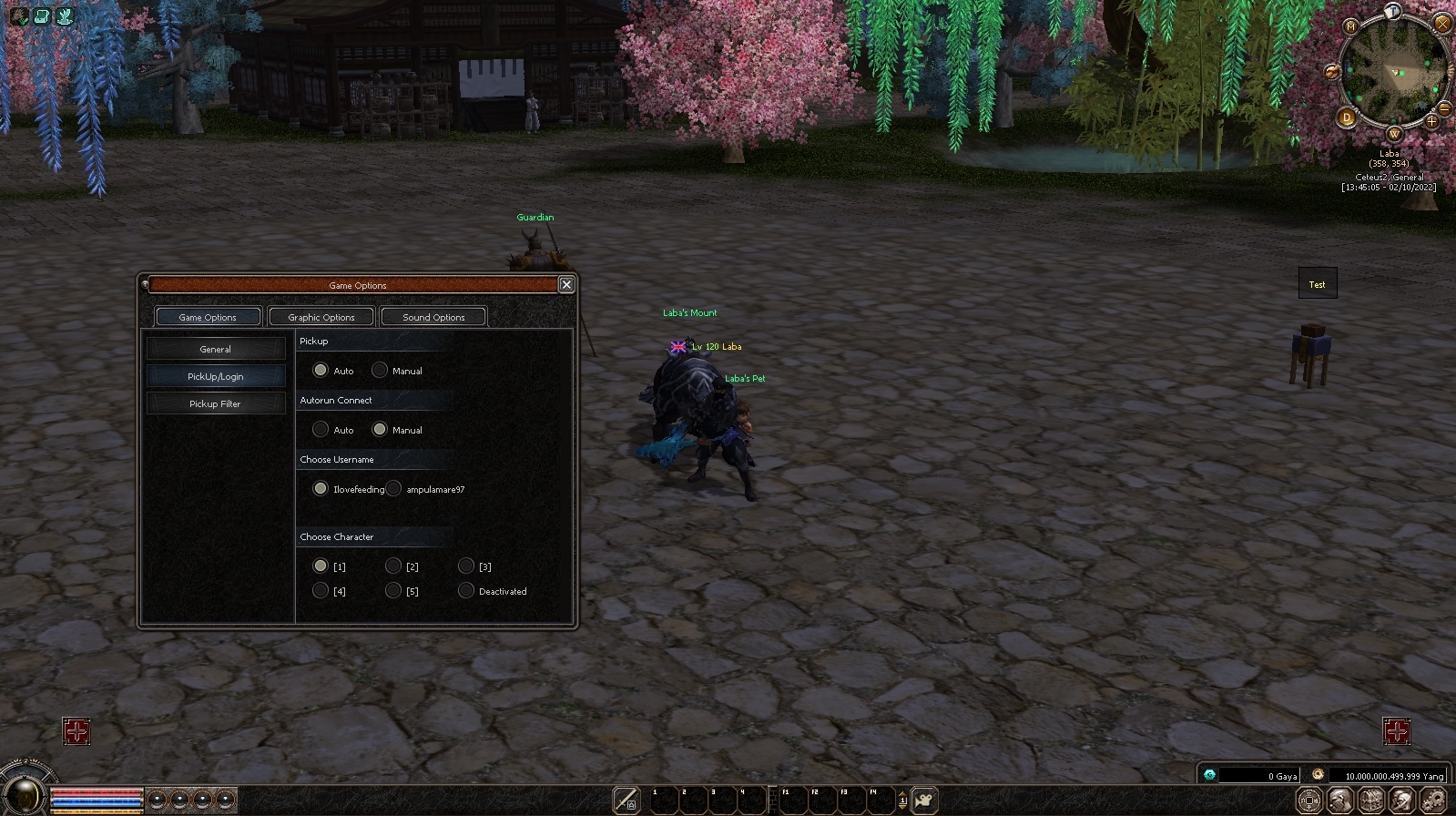Select Auto pickup mode
1456x816 pixels.
[321, 370]
